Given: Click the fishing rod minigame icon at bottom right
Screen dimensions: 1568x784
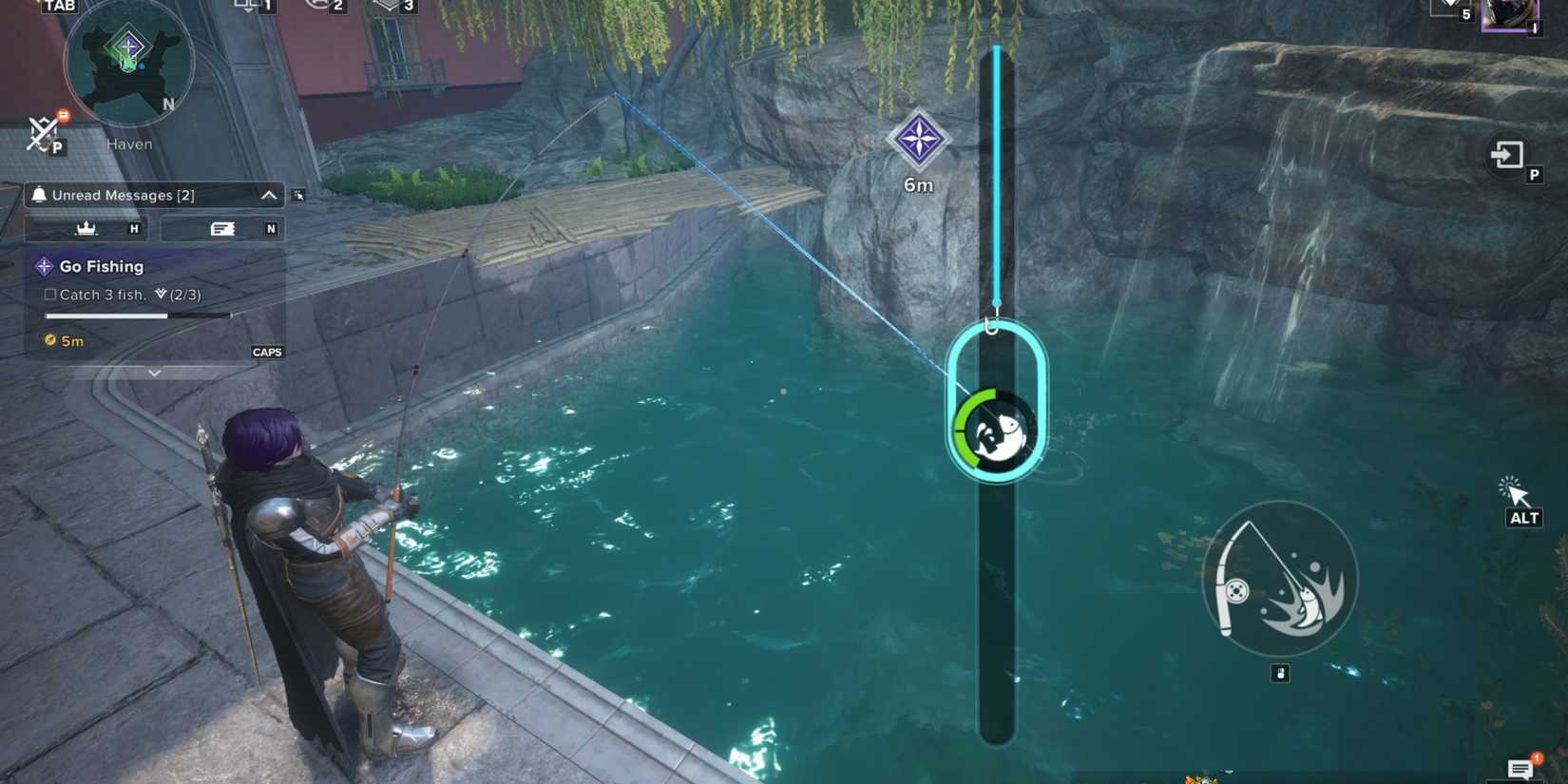Looking at the screenshot, I should pos(1278,580).
